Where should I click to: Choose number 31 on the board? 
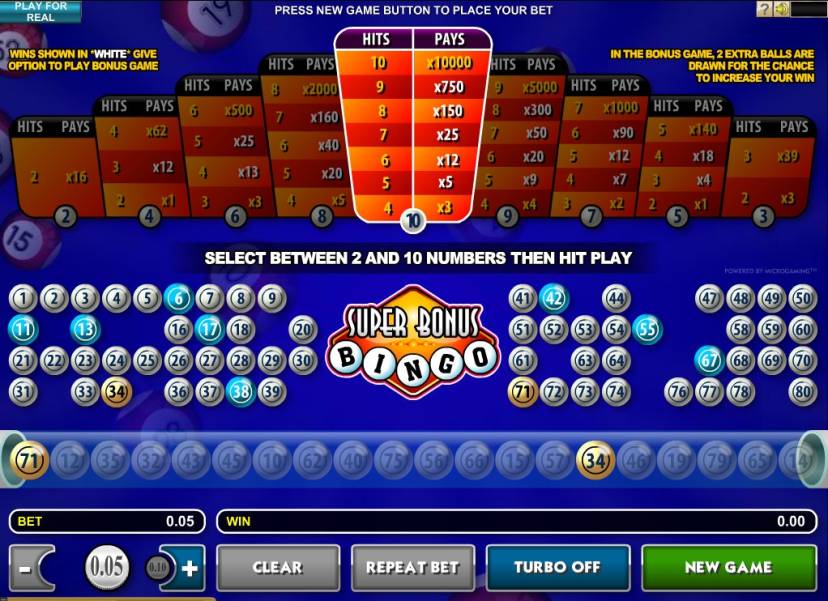point(23,391)
